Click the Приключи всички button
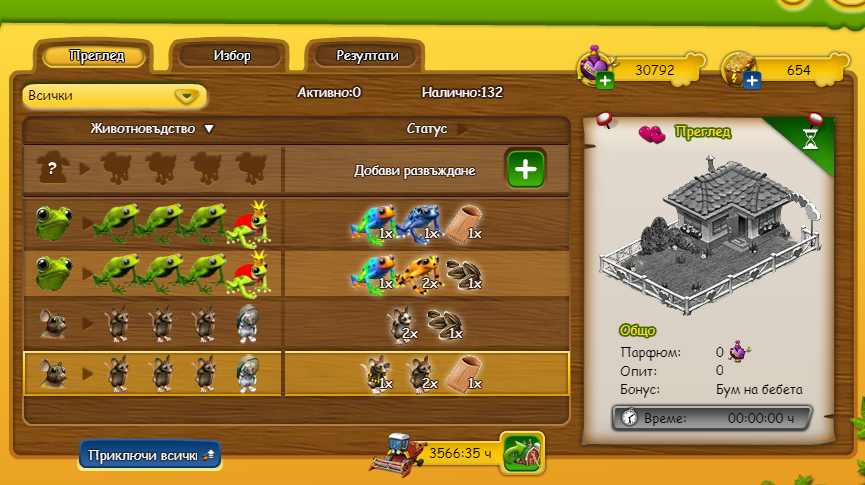This screenshot has width=865, height=485. (149, 454)
